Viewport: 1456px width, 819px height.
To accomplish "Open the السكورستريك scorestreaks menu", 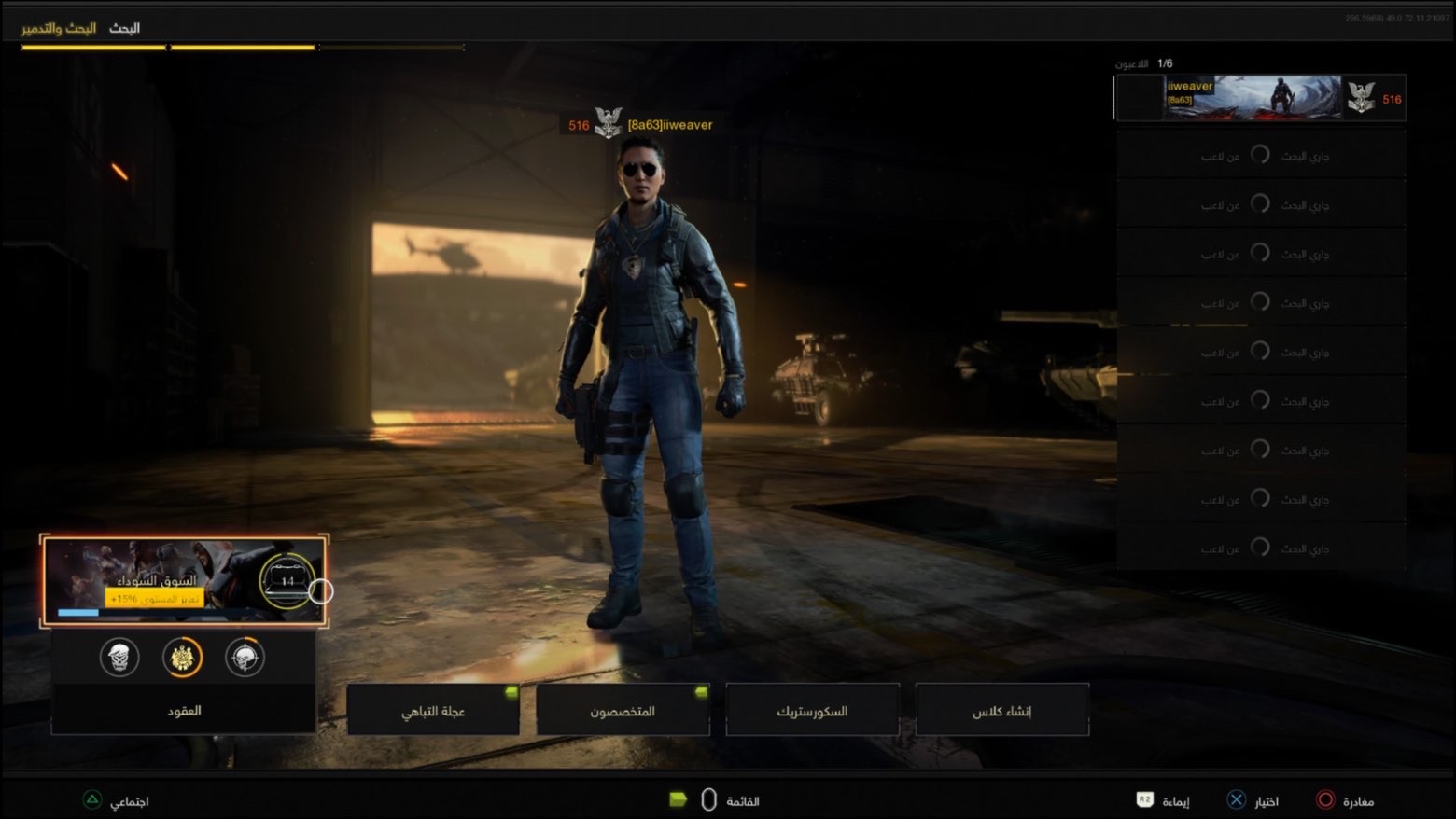I will pos(812,710).
